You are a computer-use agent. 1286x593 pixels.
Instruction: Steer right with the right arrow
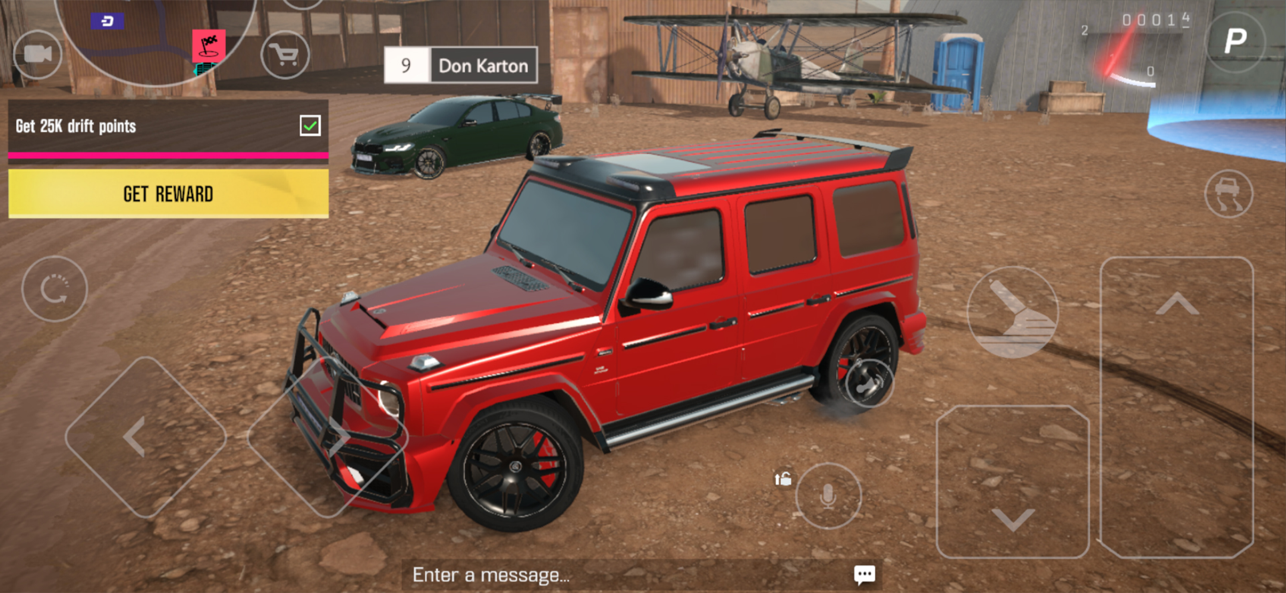tap(327, 438)
